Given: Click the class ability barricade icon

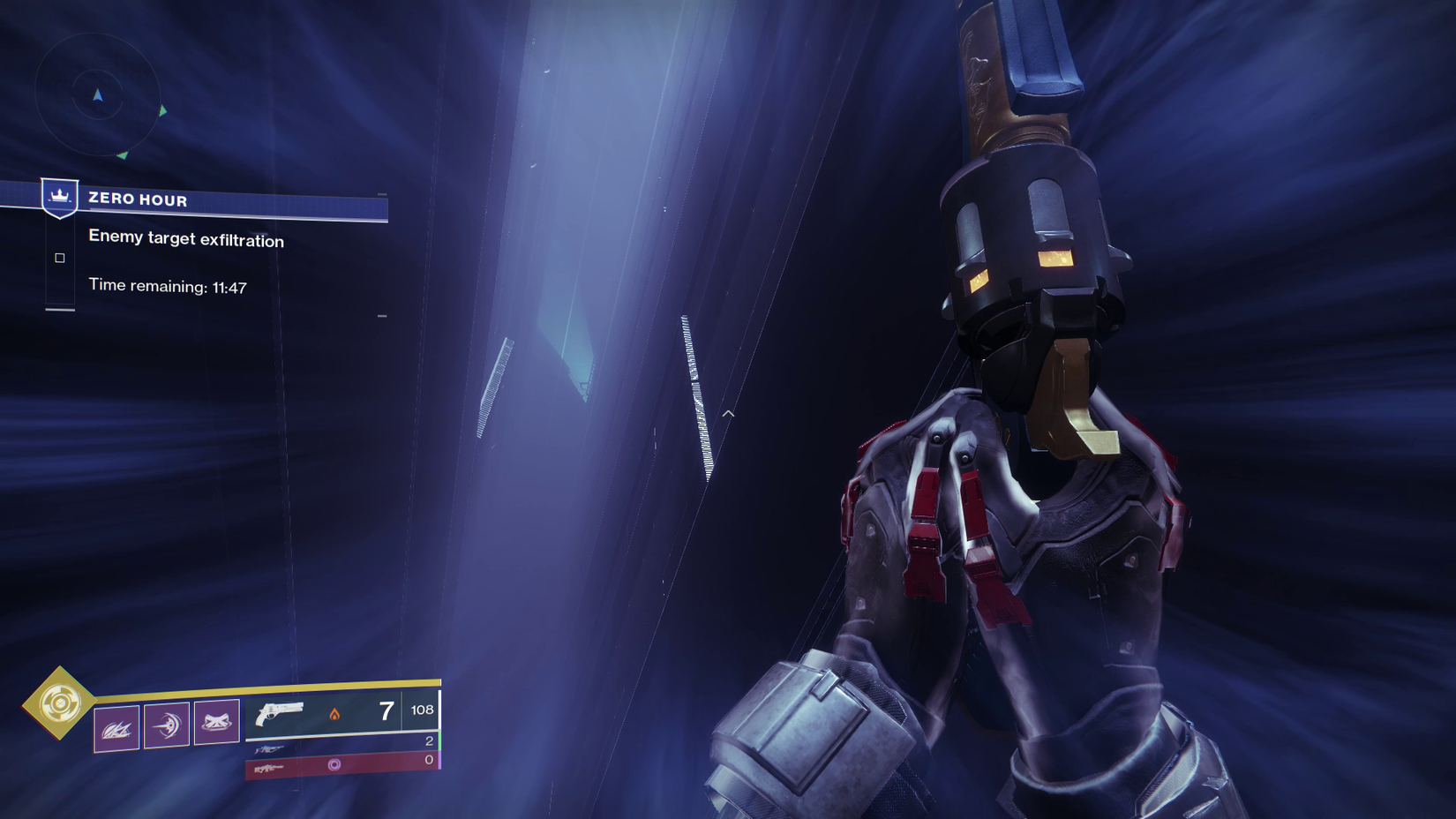Looking at the screenshot, I should coord(220,722).
